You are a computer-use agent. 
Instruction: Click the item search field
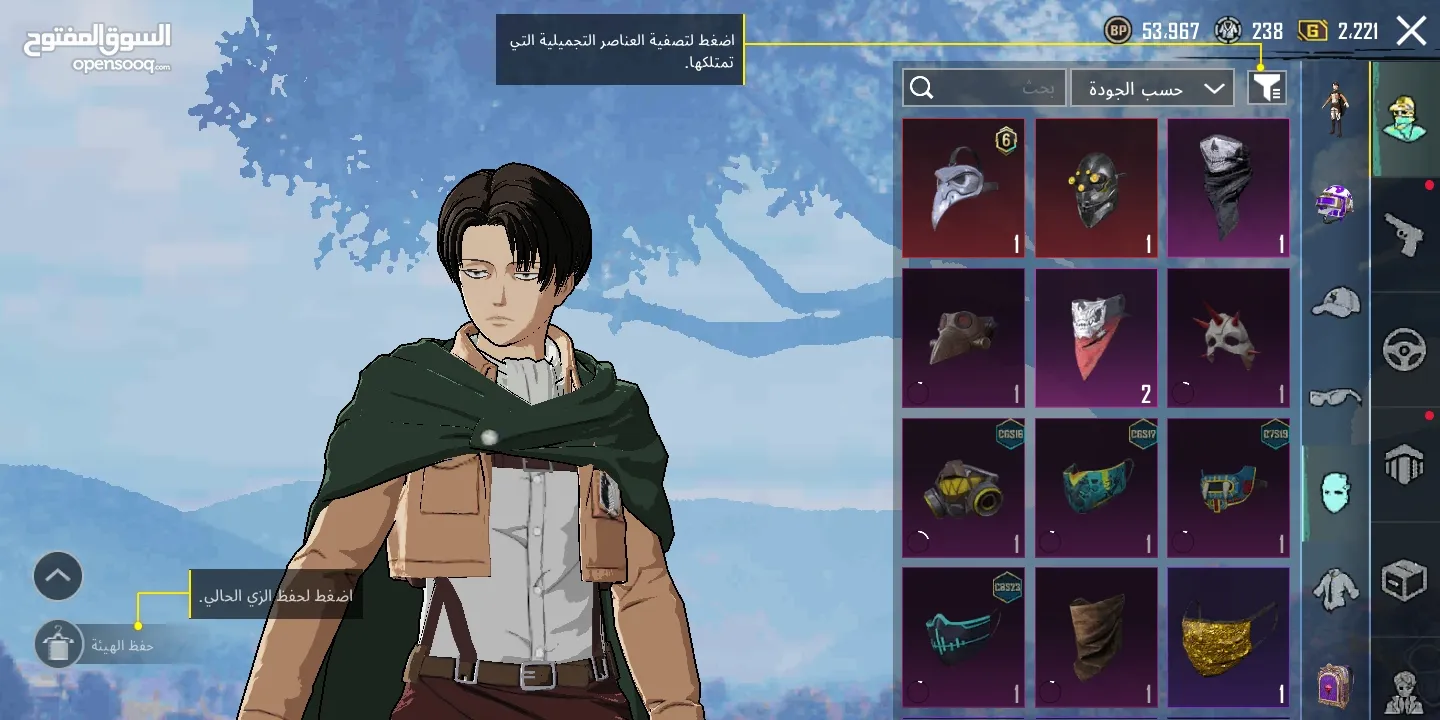point(983,88)
